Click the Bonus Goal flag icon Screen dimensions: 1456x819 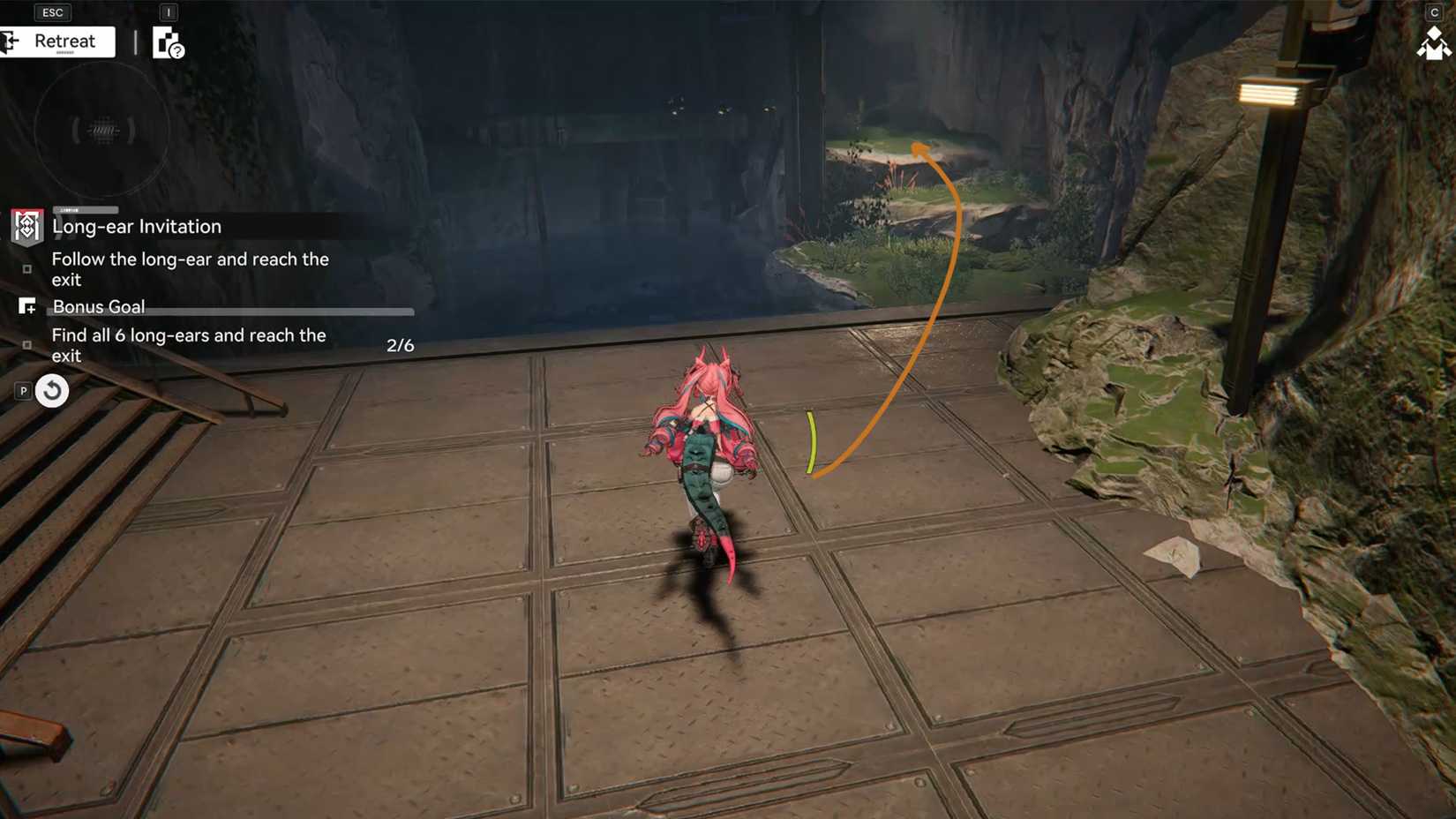coord(27,306)
